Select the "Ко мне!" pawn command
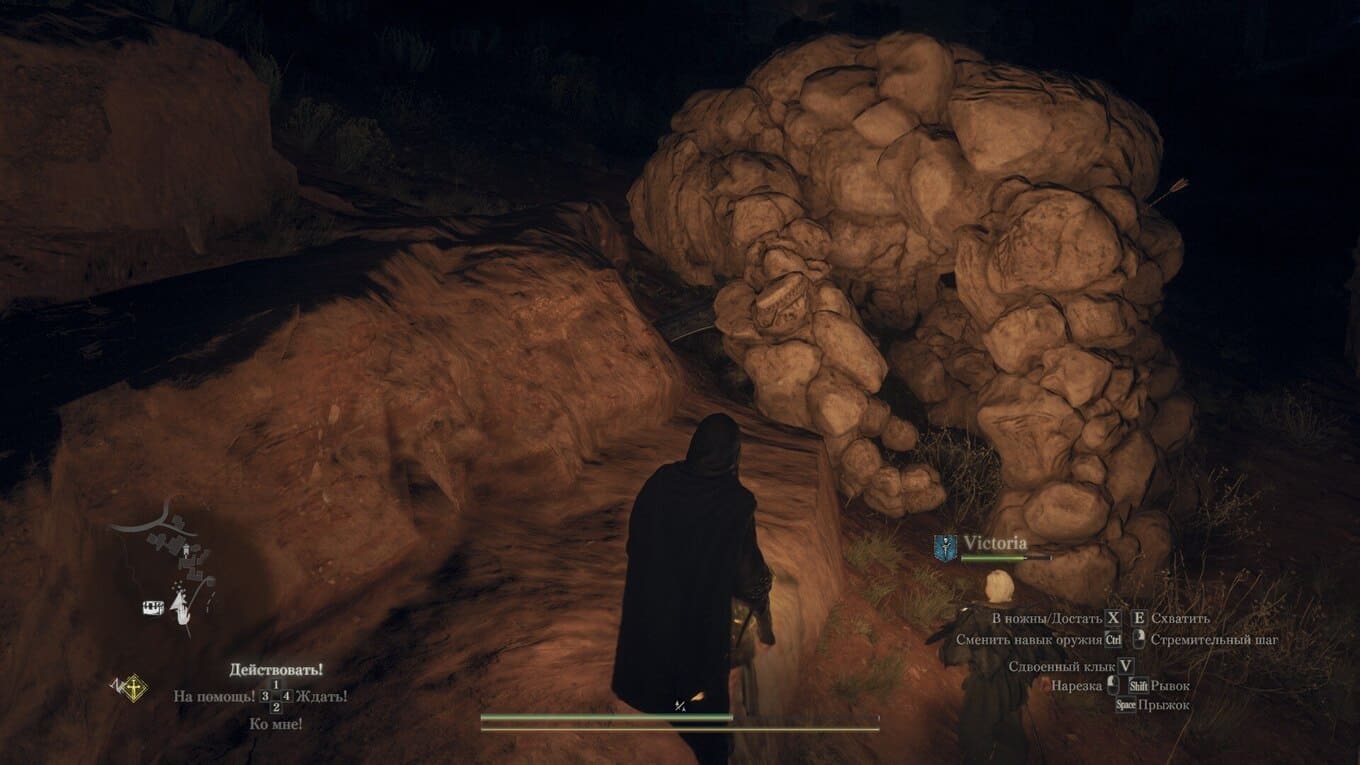The height and width of the screenshot is (765, 1360). pyautogui.click(x=276, y=723)
